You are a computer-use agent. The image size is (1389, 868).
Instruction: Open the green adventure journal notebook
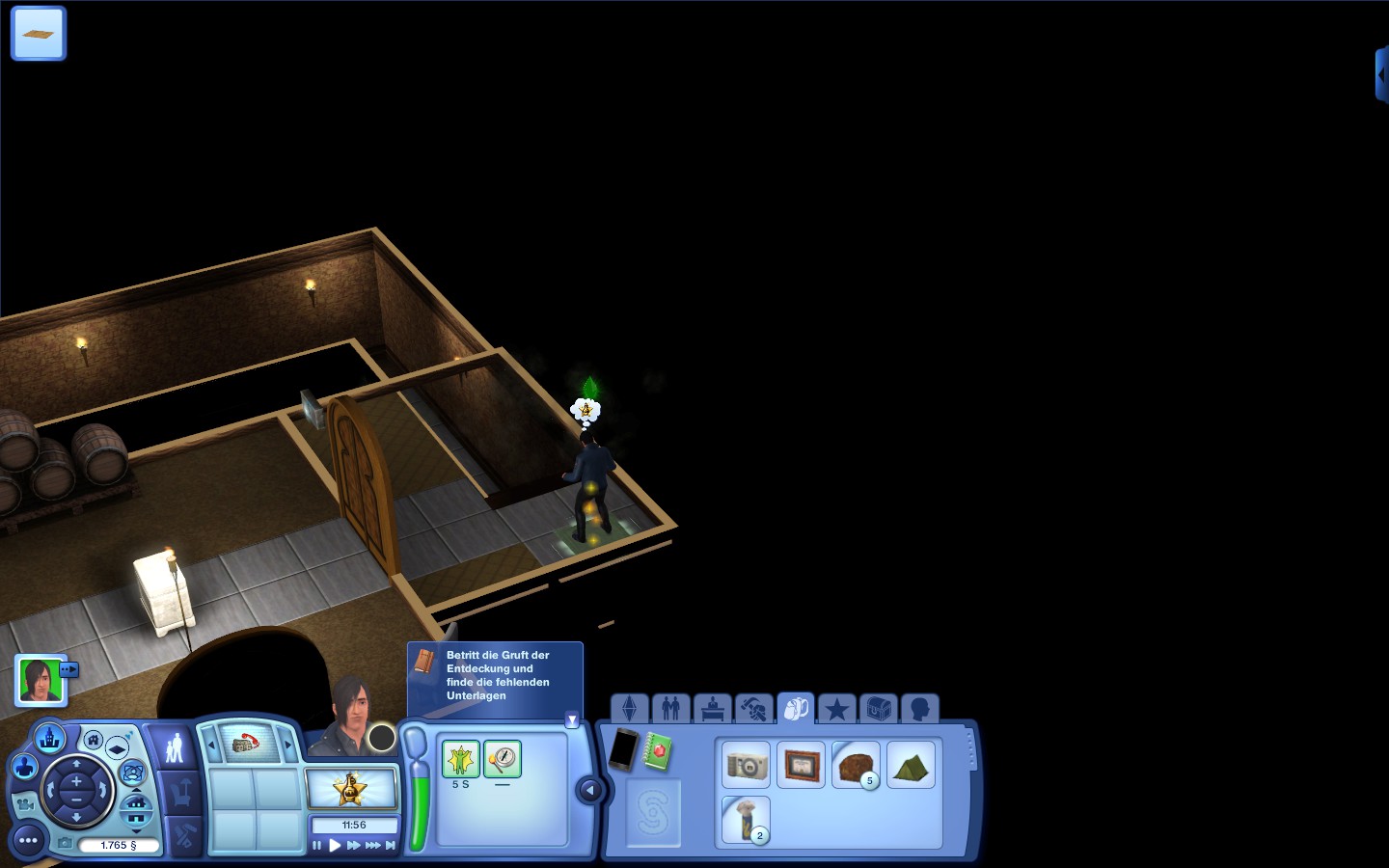[x=658, y=751]
